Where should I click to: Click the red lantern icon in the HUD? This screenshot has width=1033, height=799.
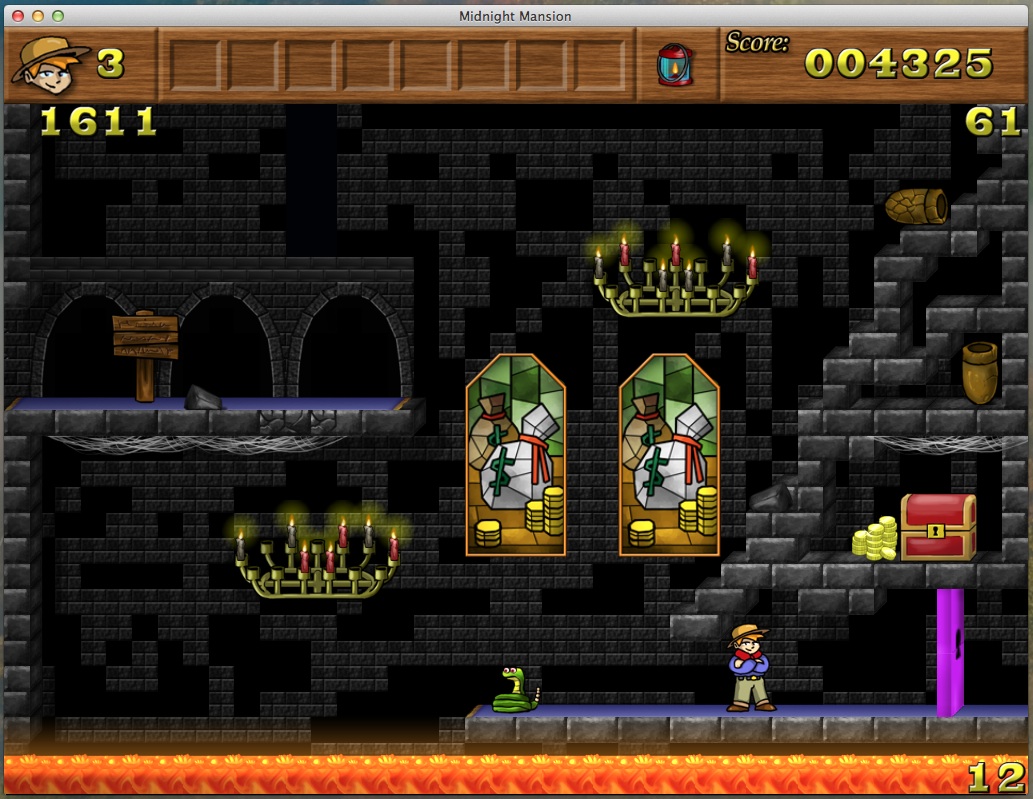(x=675, y=65)
